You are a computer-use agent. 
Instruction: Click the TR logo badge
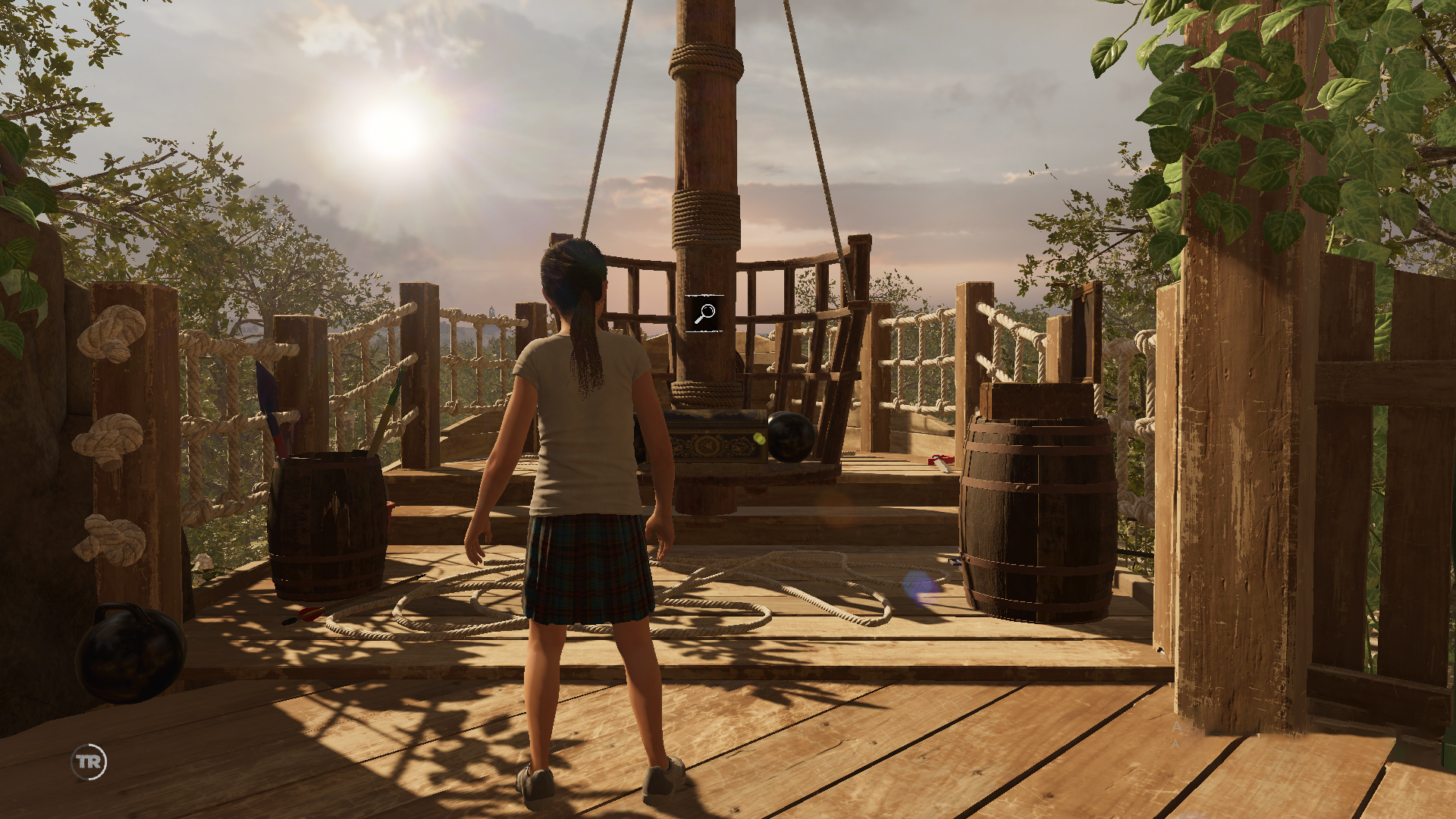tap(89, 761)
